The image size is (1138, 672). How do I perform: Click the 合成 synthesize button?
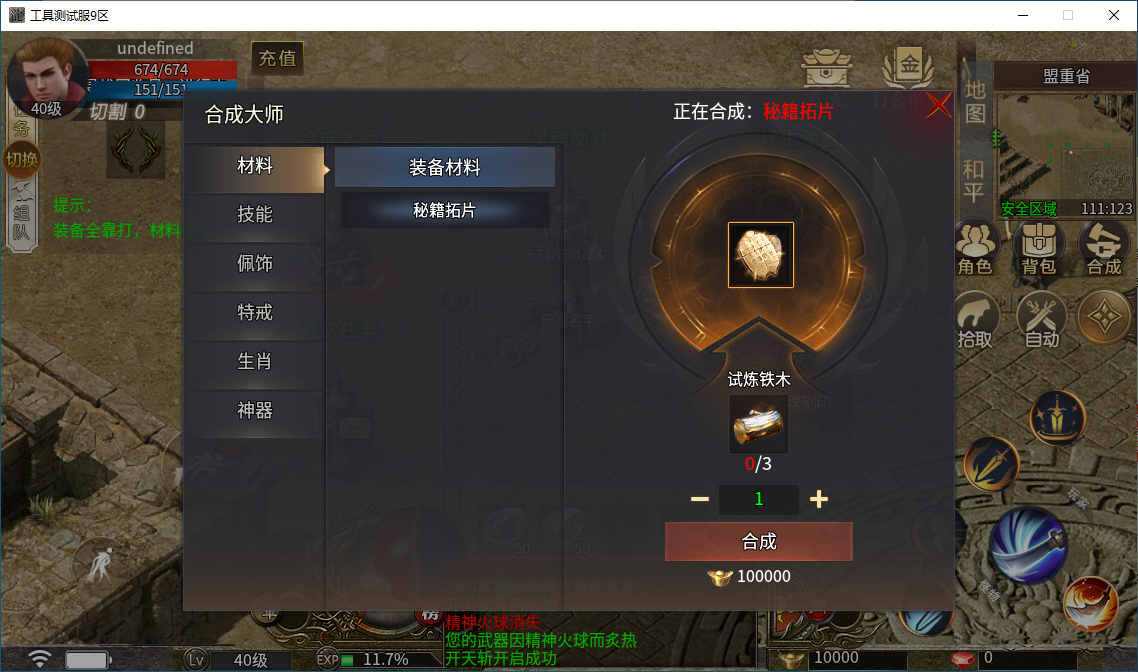tap(758, 541)
